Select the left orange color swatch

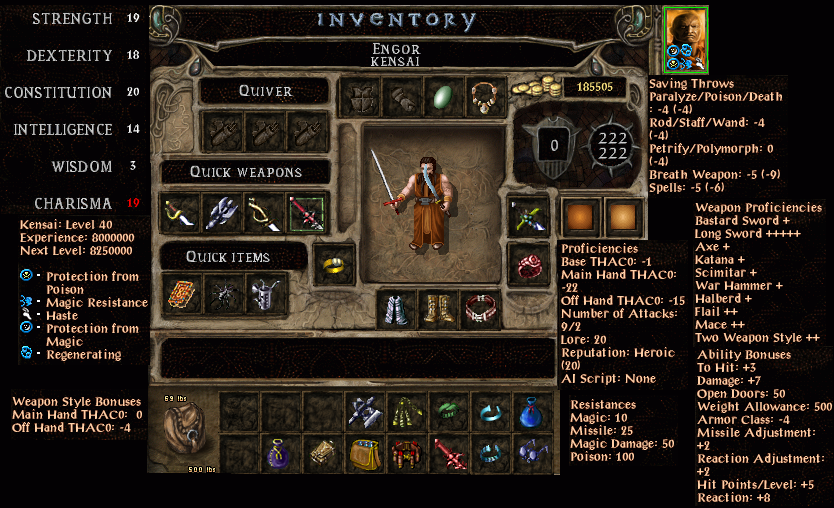[581, 216]
